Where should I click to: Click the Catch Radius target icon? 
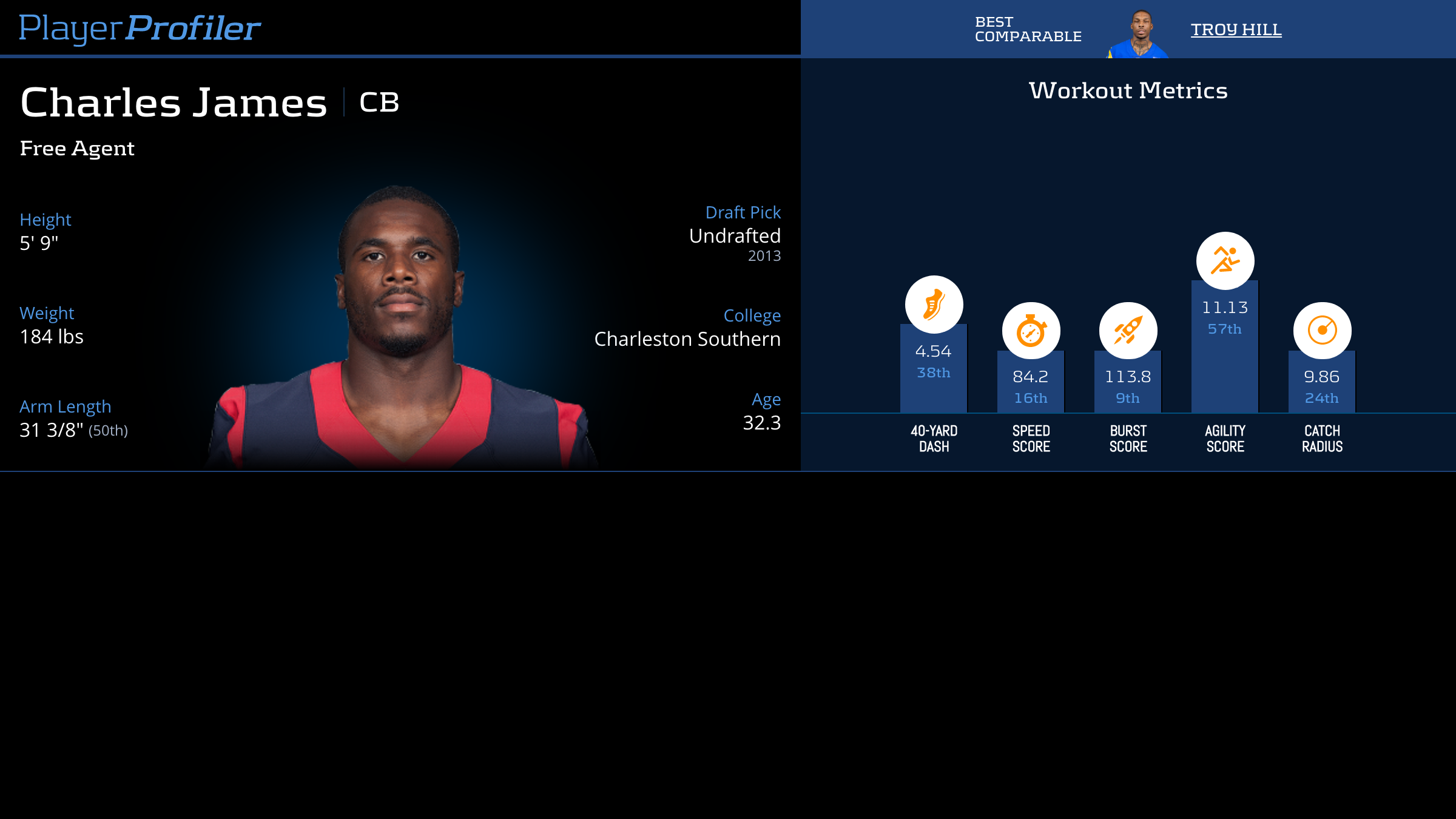point(1322,331)
